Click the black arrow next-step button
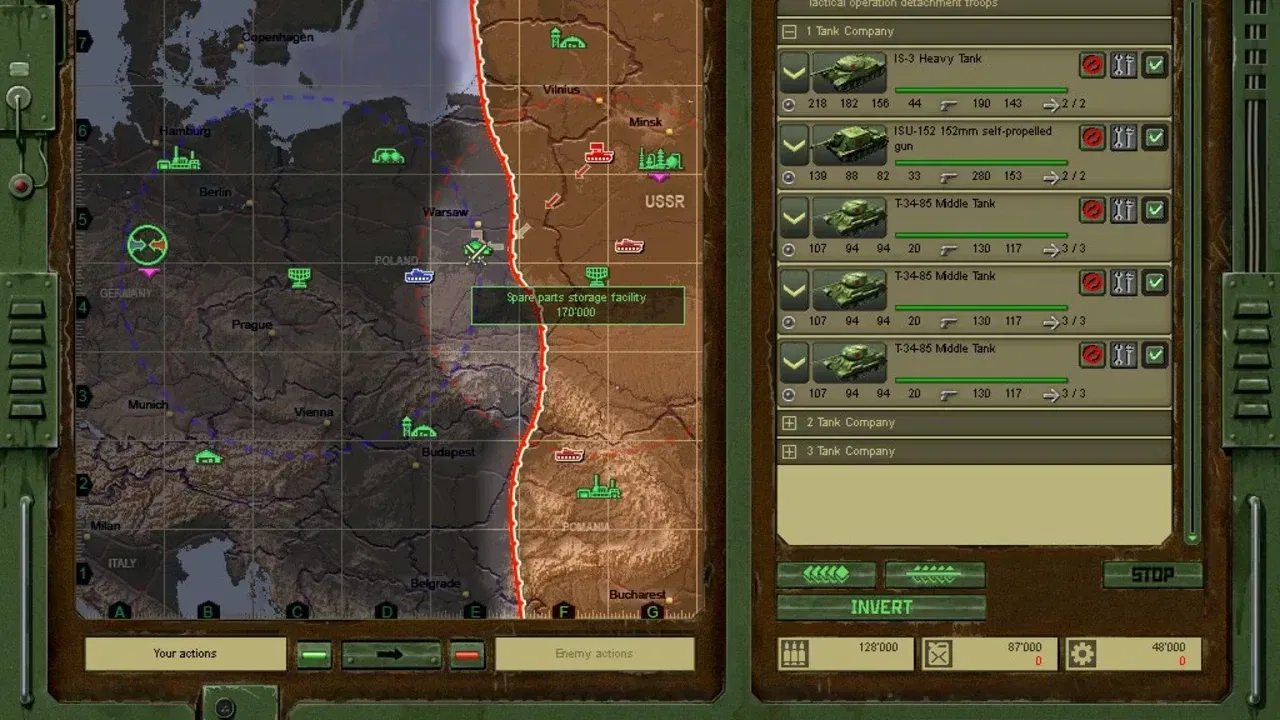This screenshot has width=1280, height=720. (391, 655)
